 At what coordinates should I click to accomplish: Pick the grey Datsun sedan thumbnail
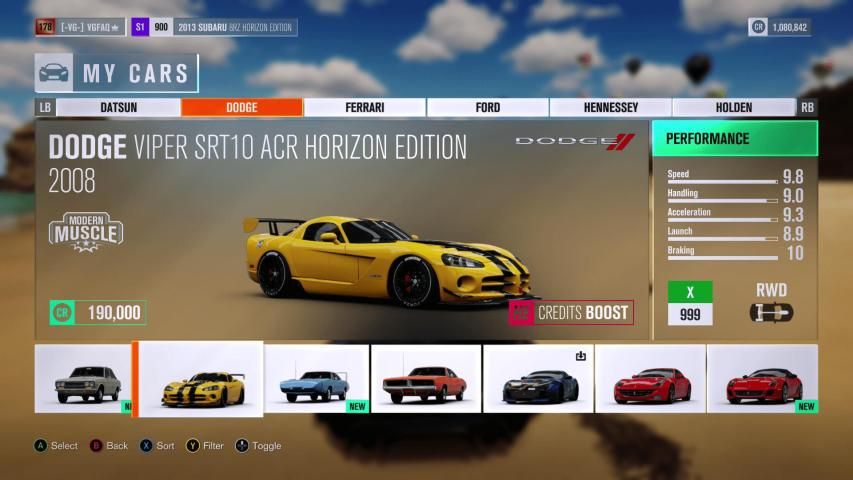tap(84, 380)
